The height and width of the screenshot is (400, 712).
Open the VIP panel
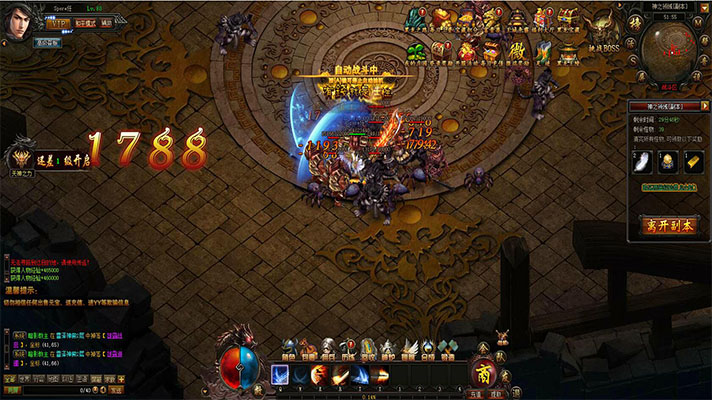tap(59, 23)
